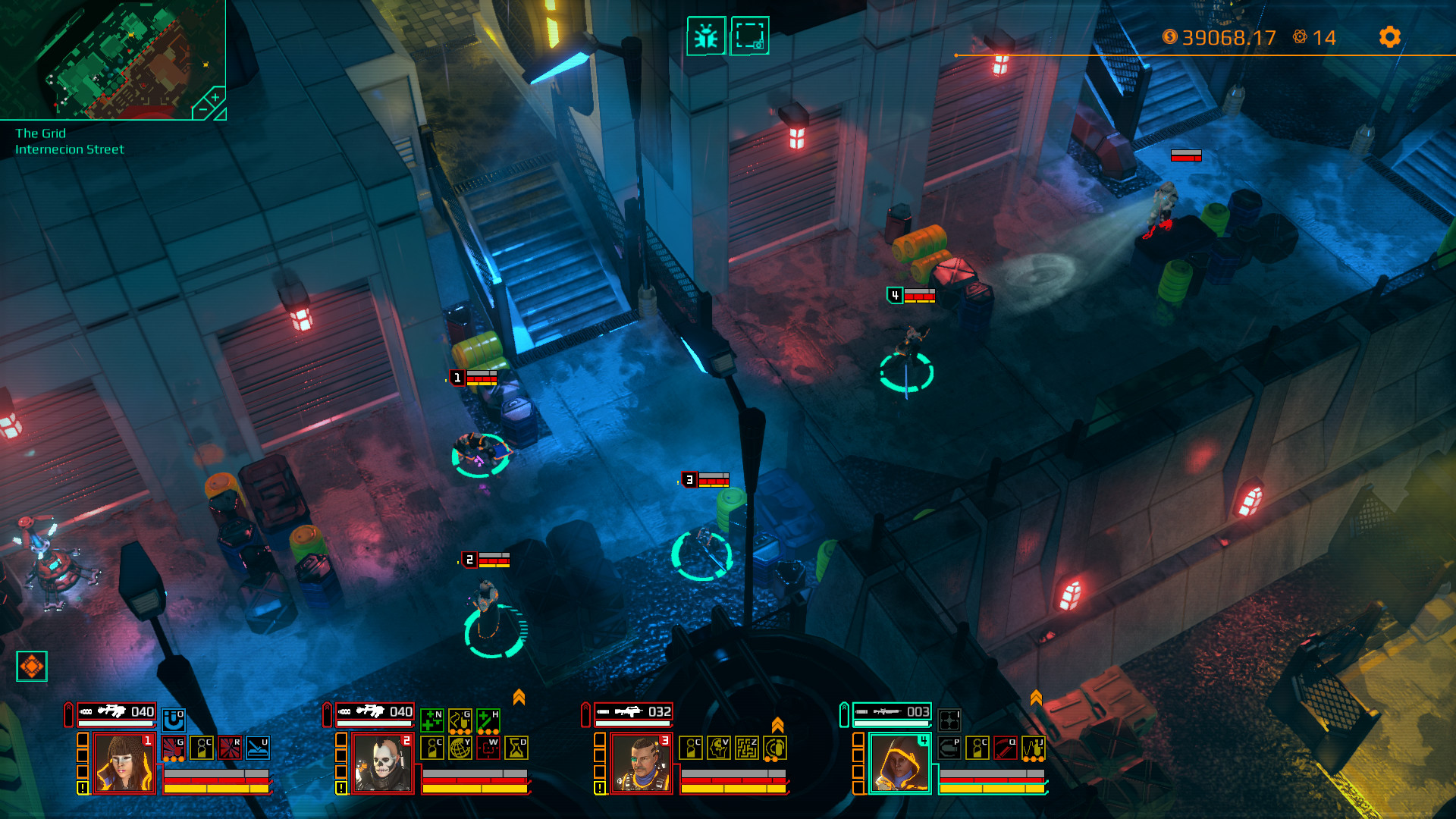Click the minimap zoom-out minus control
Image resolution: width=1456 pixels, height=819 pixels.
pos(202,110)
